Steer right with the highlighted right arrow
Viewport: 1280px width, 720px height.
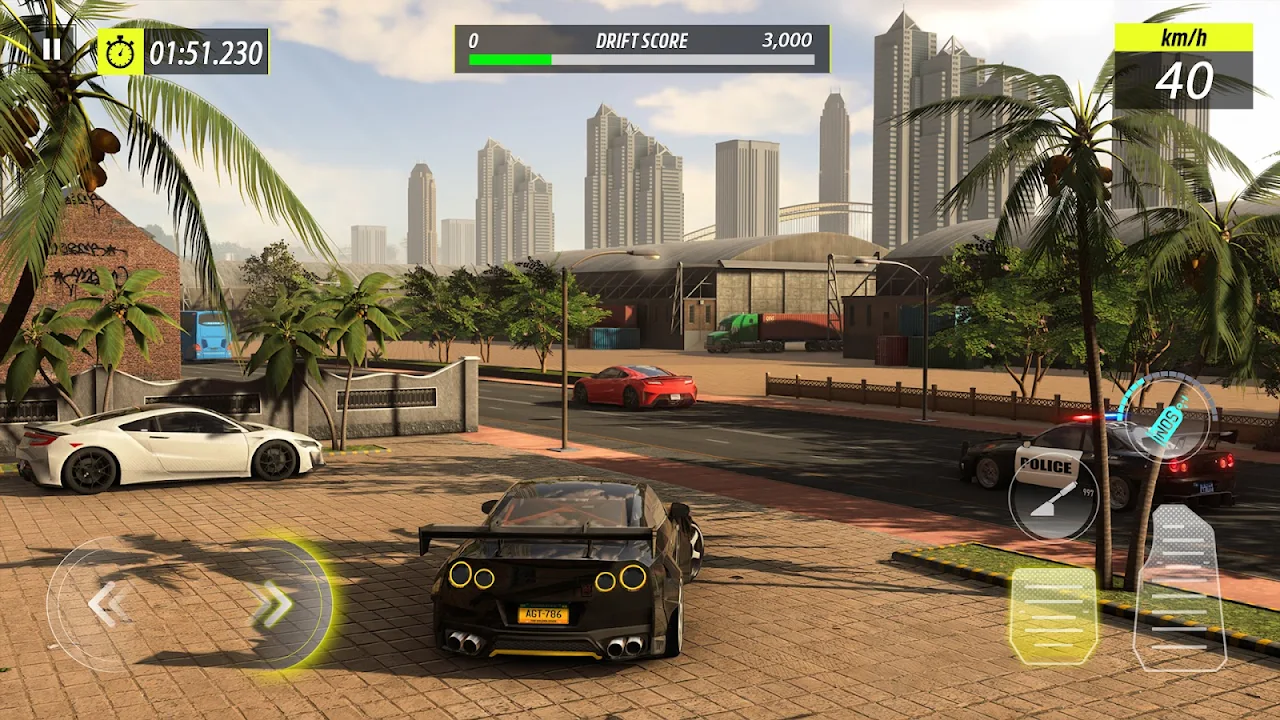tap(272, 603)
